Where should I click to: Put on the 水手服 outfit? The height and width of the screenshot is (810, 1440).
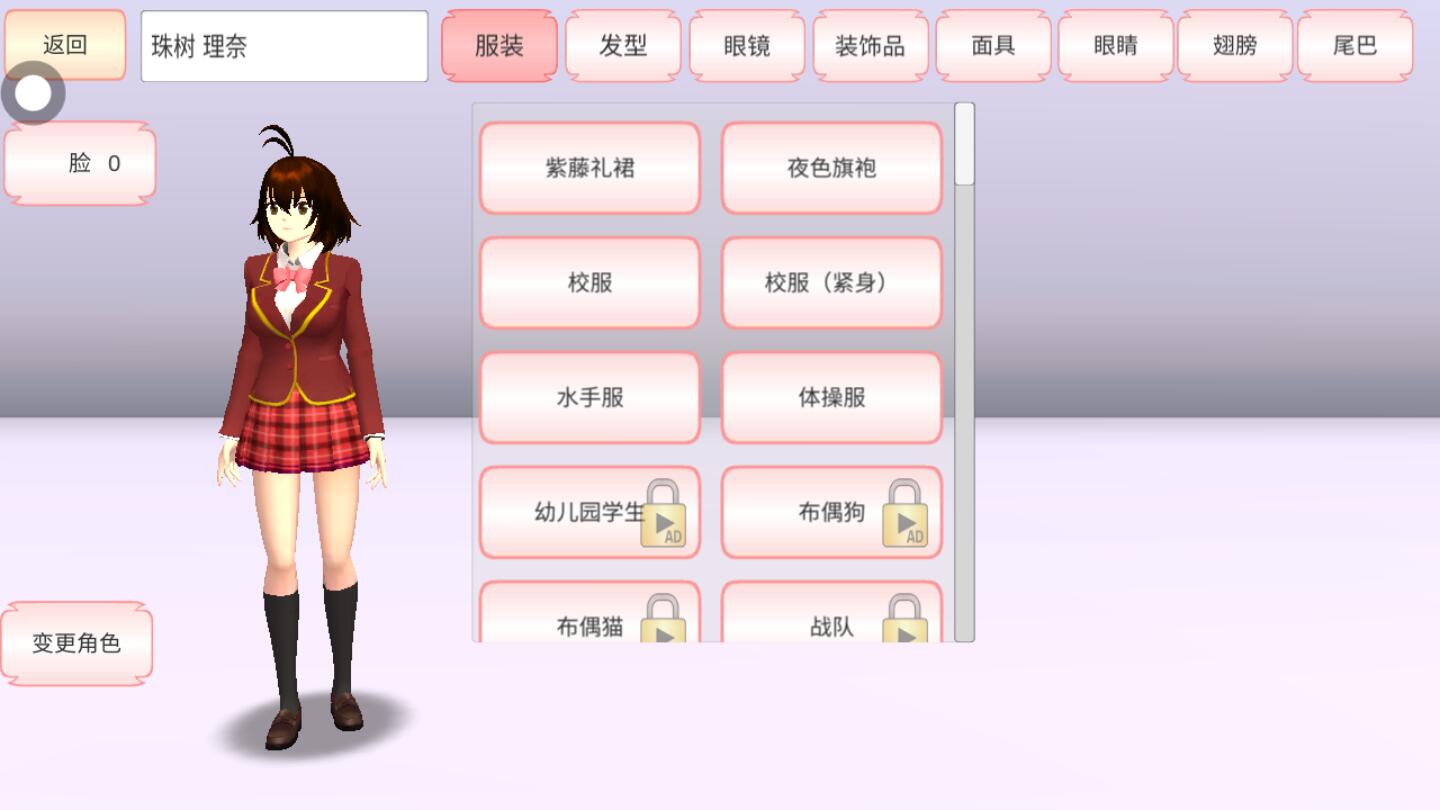point(589,397)
